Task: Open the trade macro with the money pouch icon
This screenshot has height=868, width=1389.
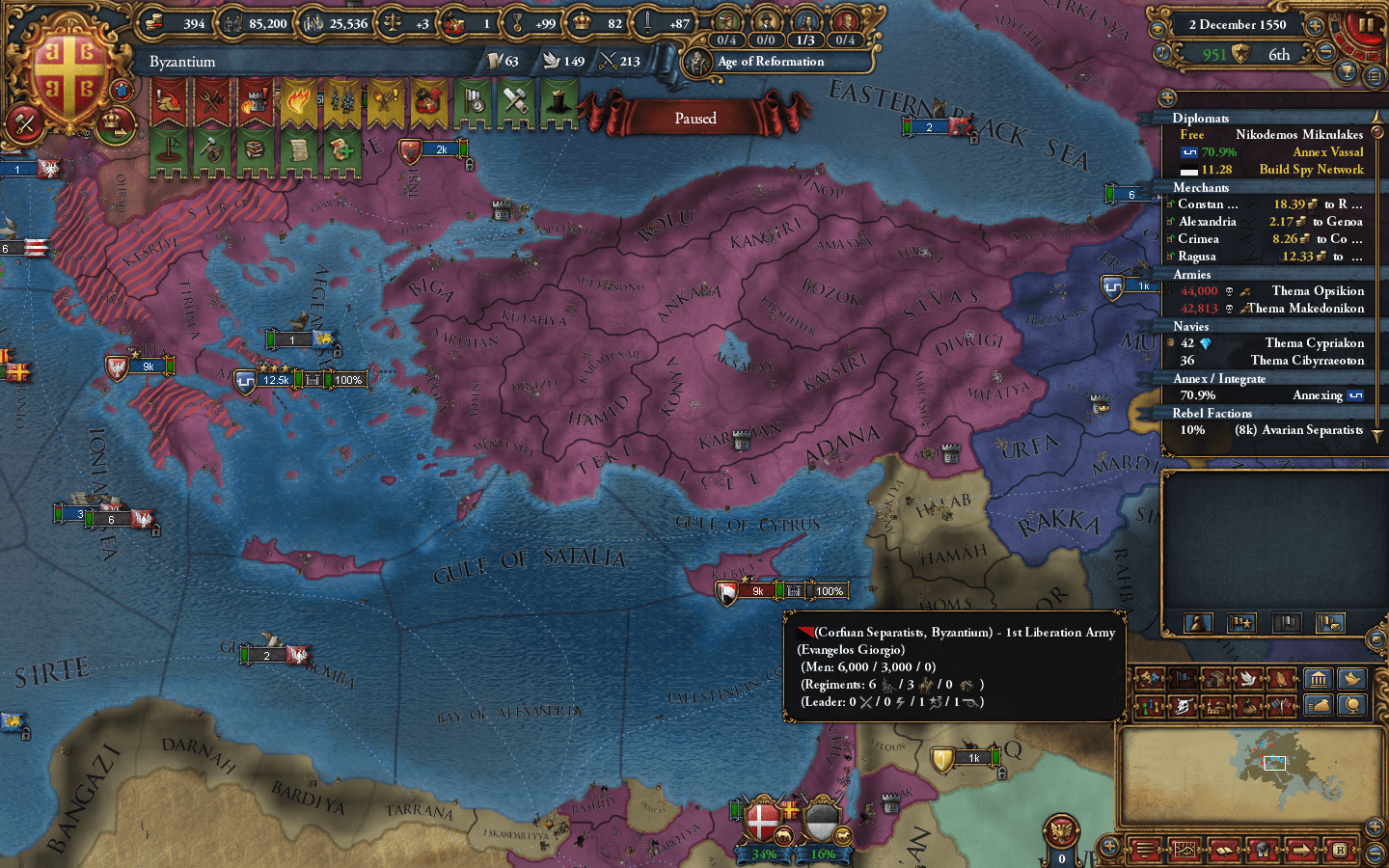Action: click(x=1318, y=706)
